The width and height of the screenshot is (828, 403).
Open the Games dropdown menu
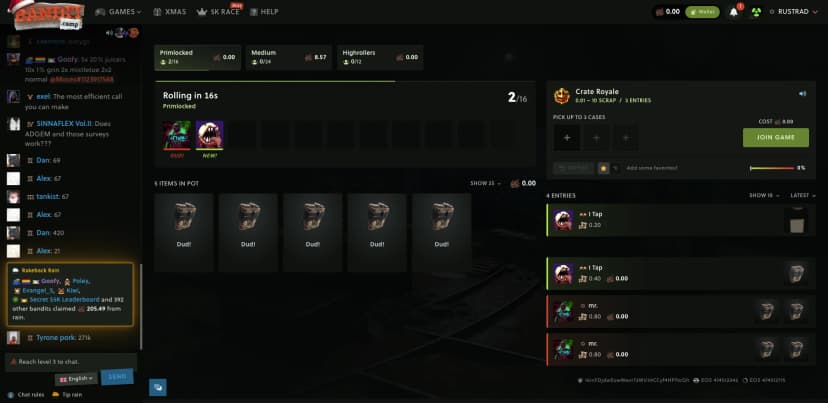click(119, 12)
